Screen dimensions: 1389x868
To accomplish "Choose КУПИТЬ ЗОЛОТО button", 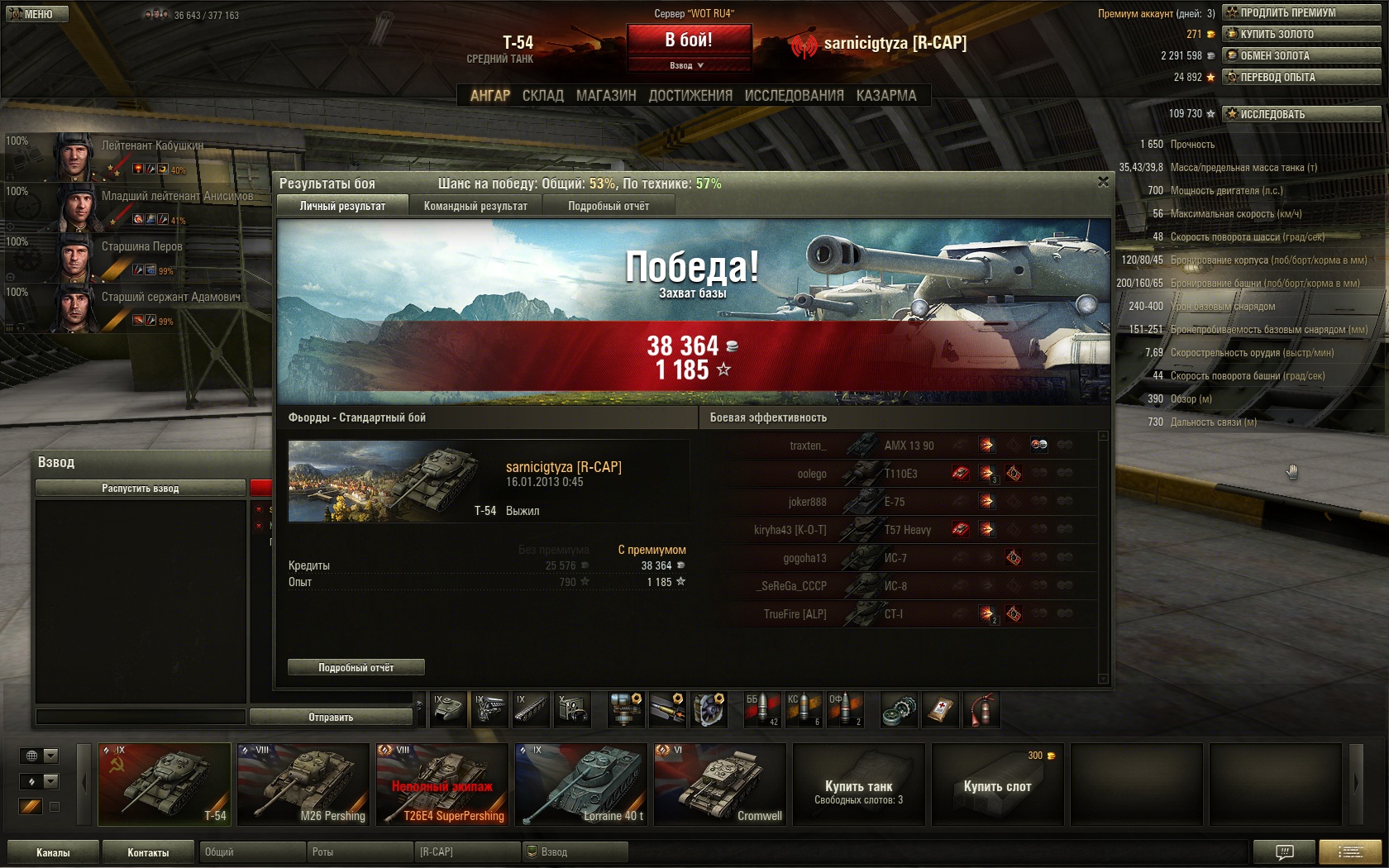I will [x=1301, y=34].
